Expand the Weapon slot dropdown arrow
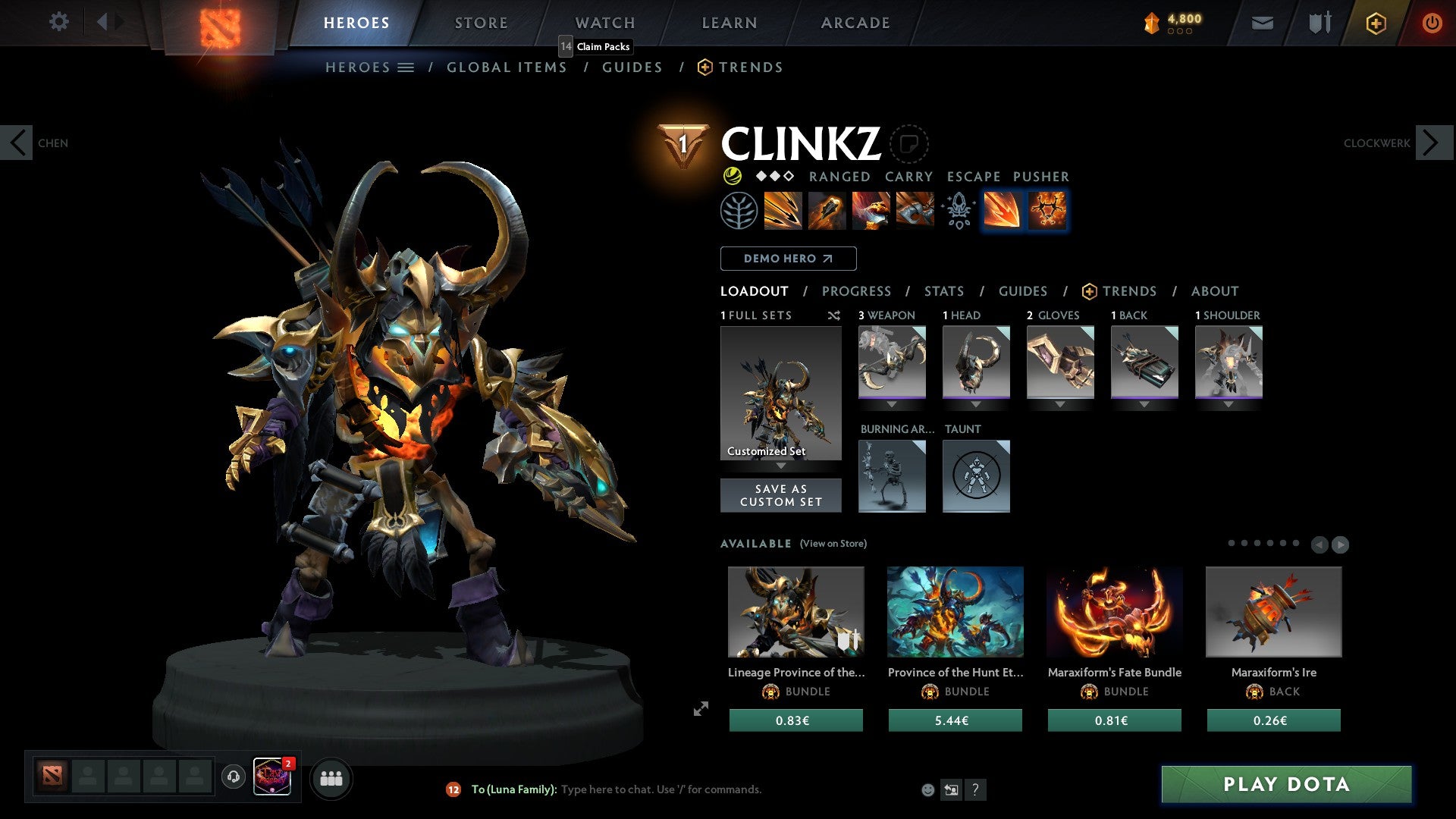Image resolution: width=1456 pixels, height=819 pixels. click(x=892, y=404)
